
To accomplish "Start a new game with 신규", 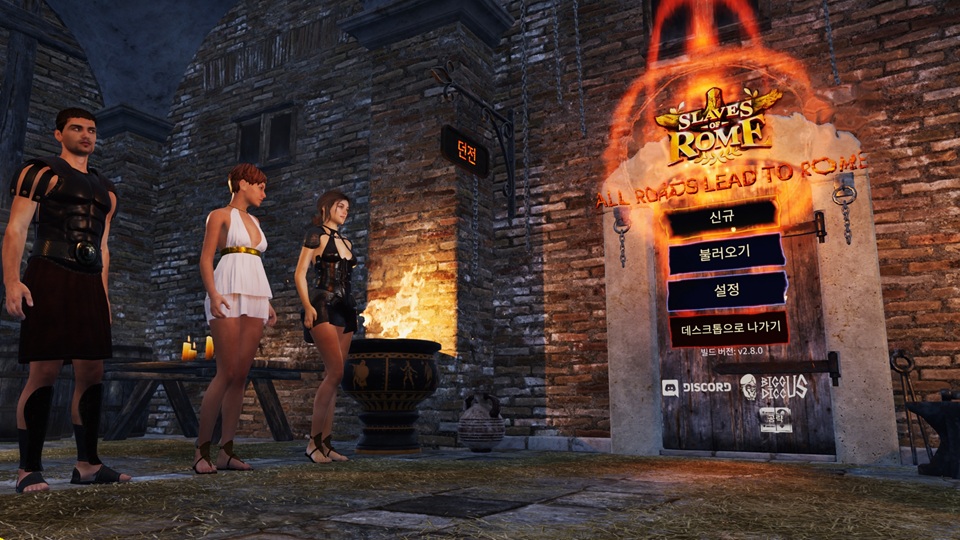I will pyautogui.click(x=722, y=218).
